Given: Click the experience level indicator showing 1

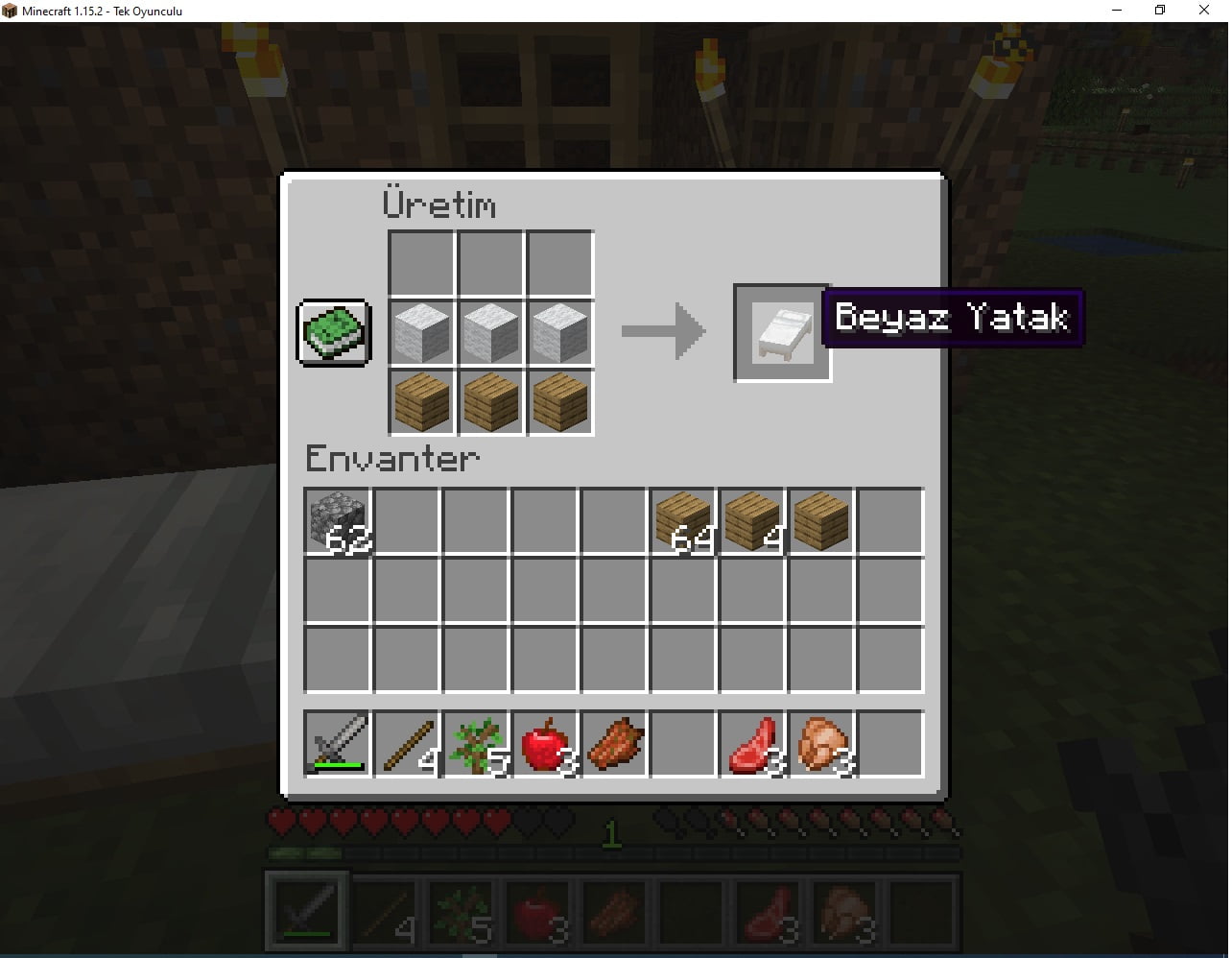Looking at the screenshot, I should point(611,835).
